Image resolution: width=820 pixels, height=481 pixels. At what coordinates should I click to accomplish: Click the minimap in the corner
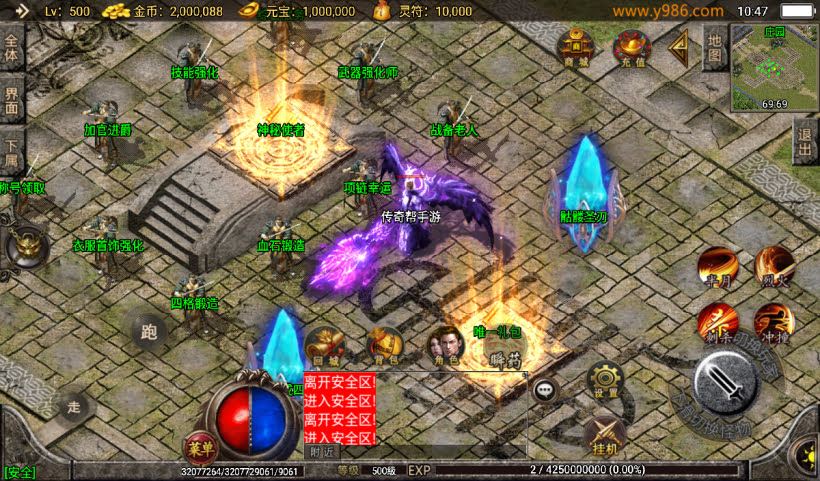point(773,66)
